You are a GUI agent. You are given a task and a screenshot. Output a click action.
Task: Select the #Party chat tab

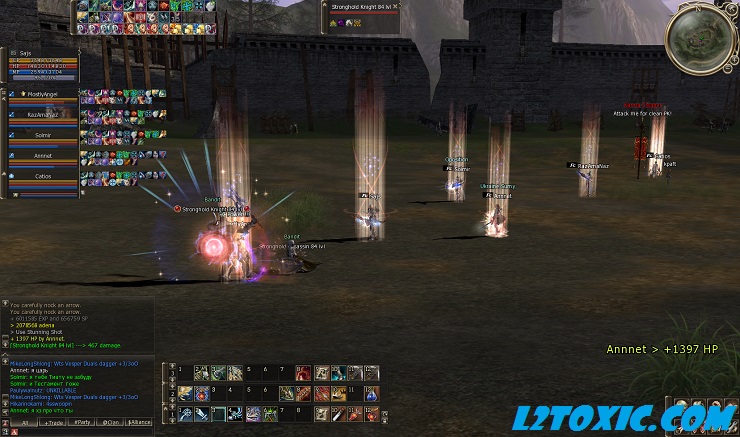coord(82,423)
